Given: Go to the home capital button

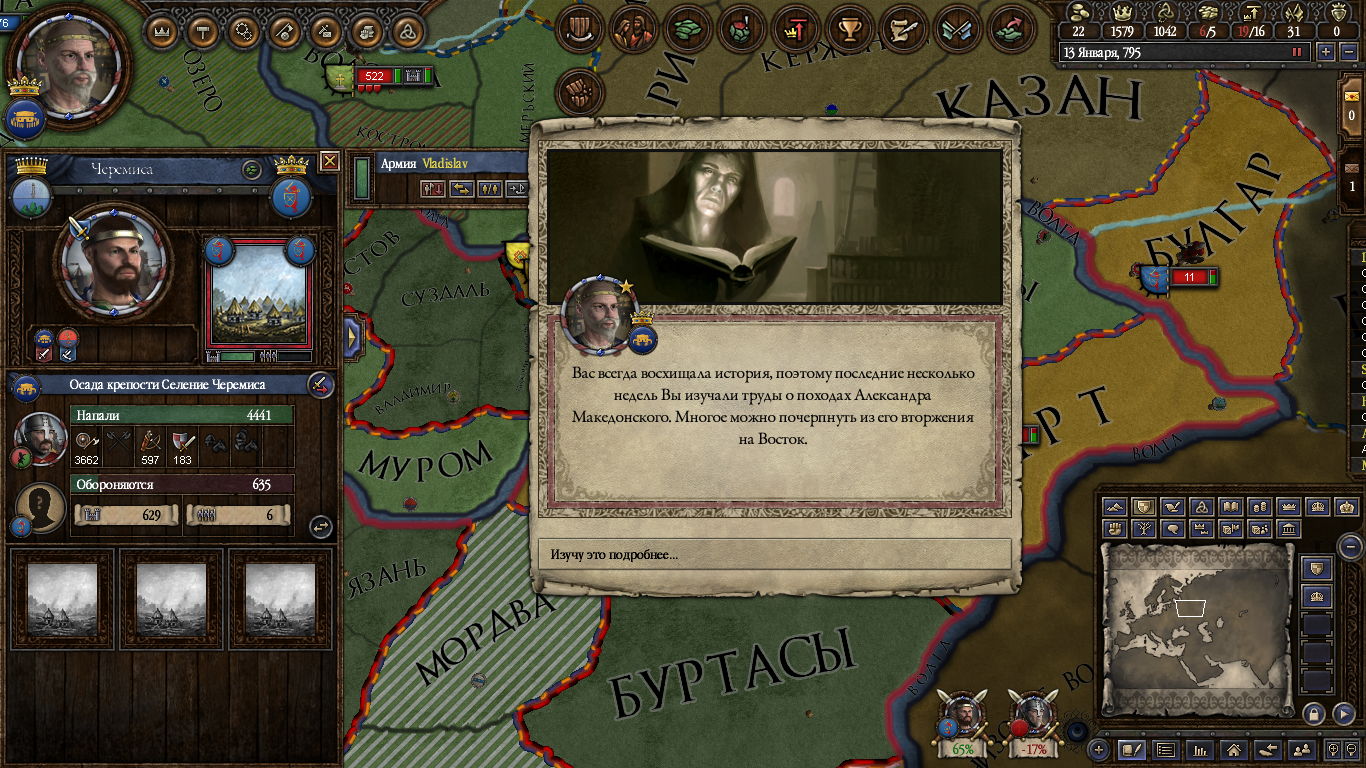Looking at the screenshot, I should [x=1234, y=749].
